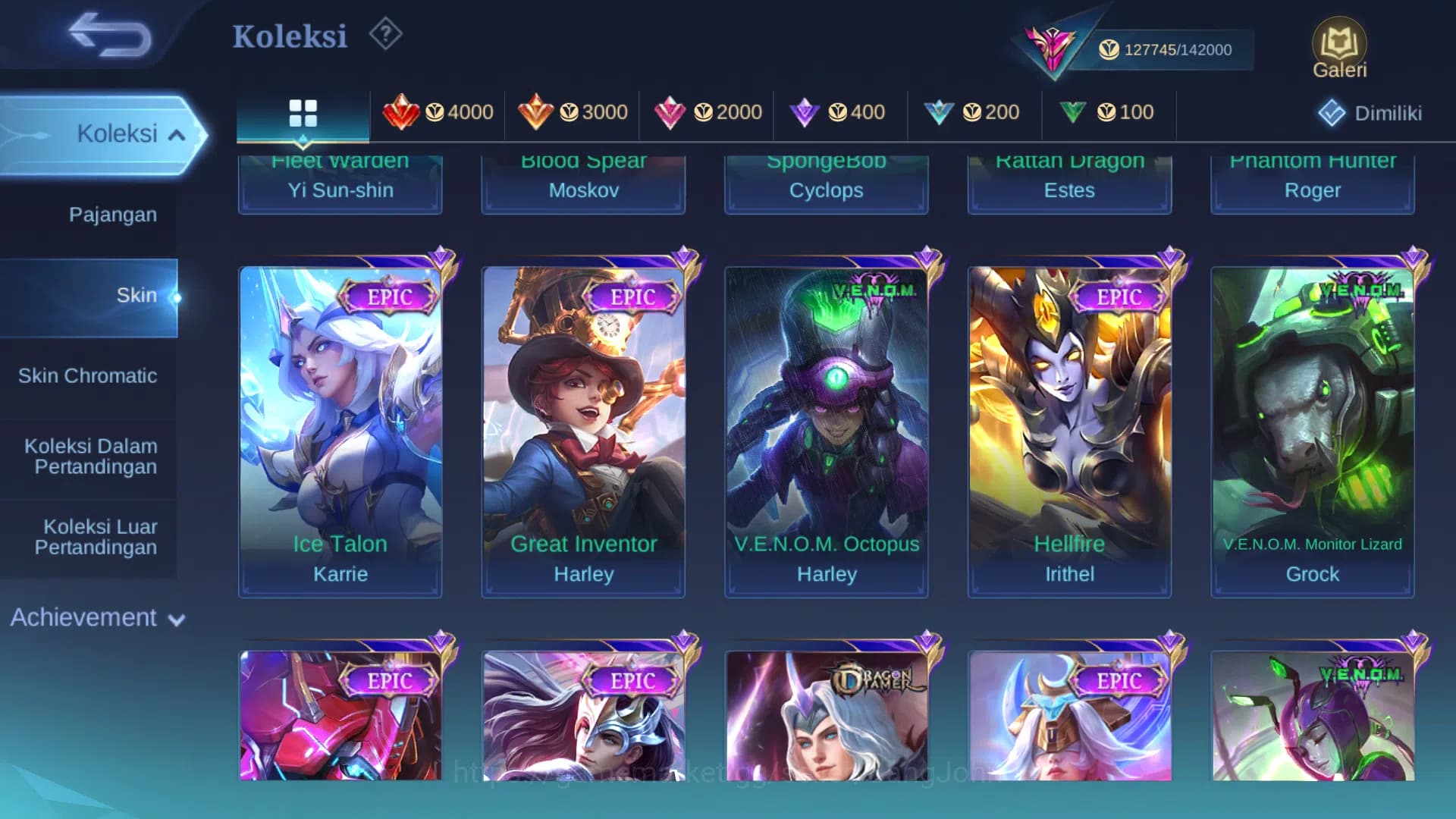Switch to the Skin Chromatic tab
Screen dimensions: 1456x819
pyautogui.click(x=89, y=375)
